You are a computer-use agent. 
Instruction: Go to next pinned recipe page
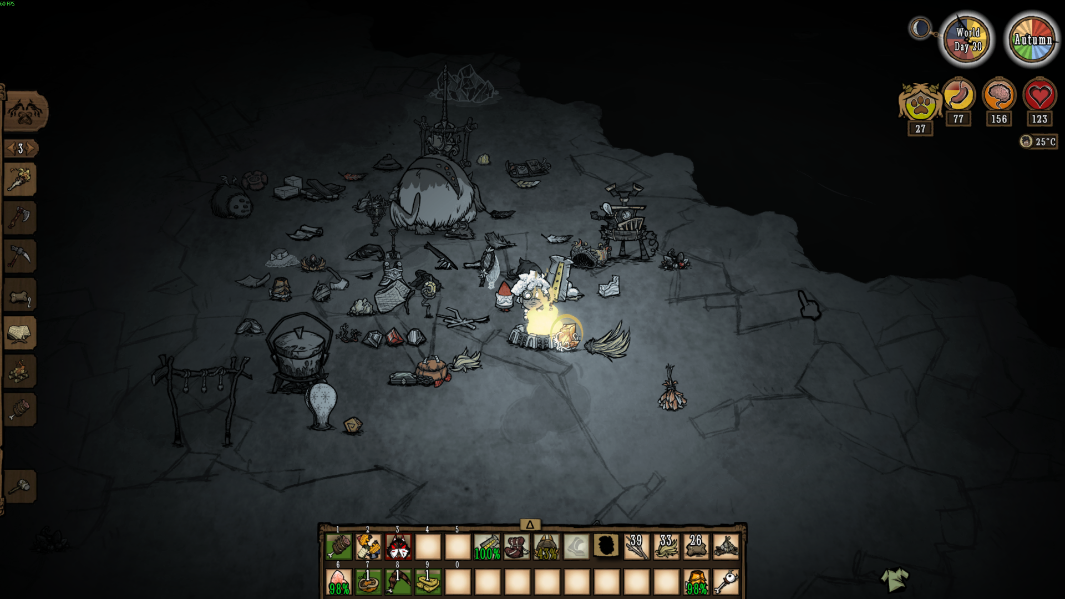34,148
